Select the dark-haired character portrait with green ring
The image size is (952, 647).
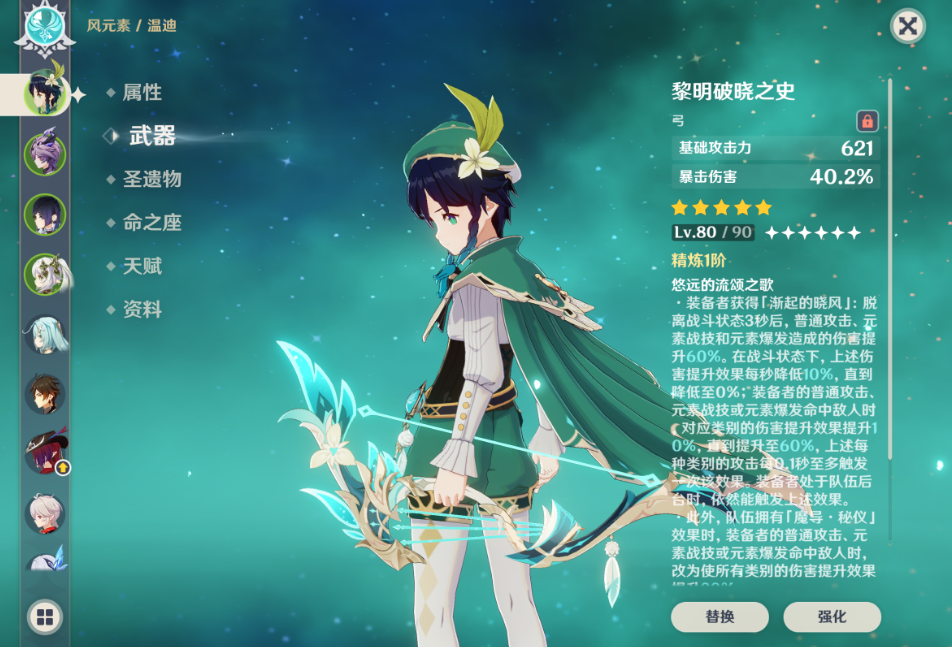pos(45,214)
